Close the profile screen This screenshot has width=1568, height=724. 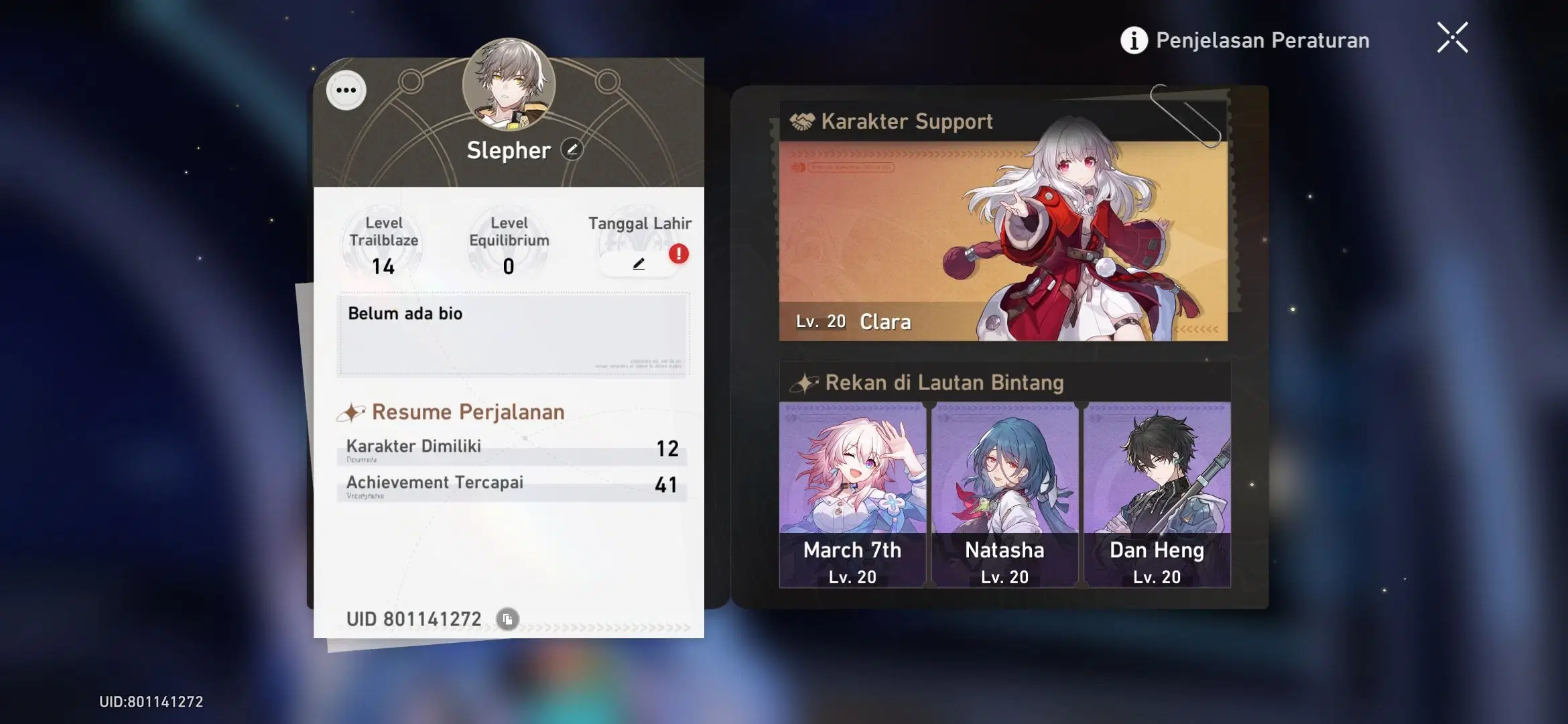tap(1452, 38)
